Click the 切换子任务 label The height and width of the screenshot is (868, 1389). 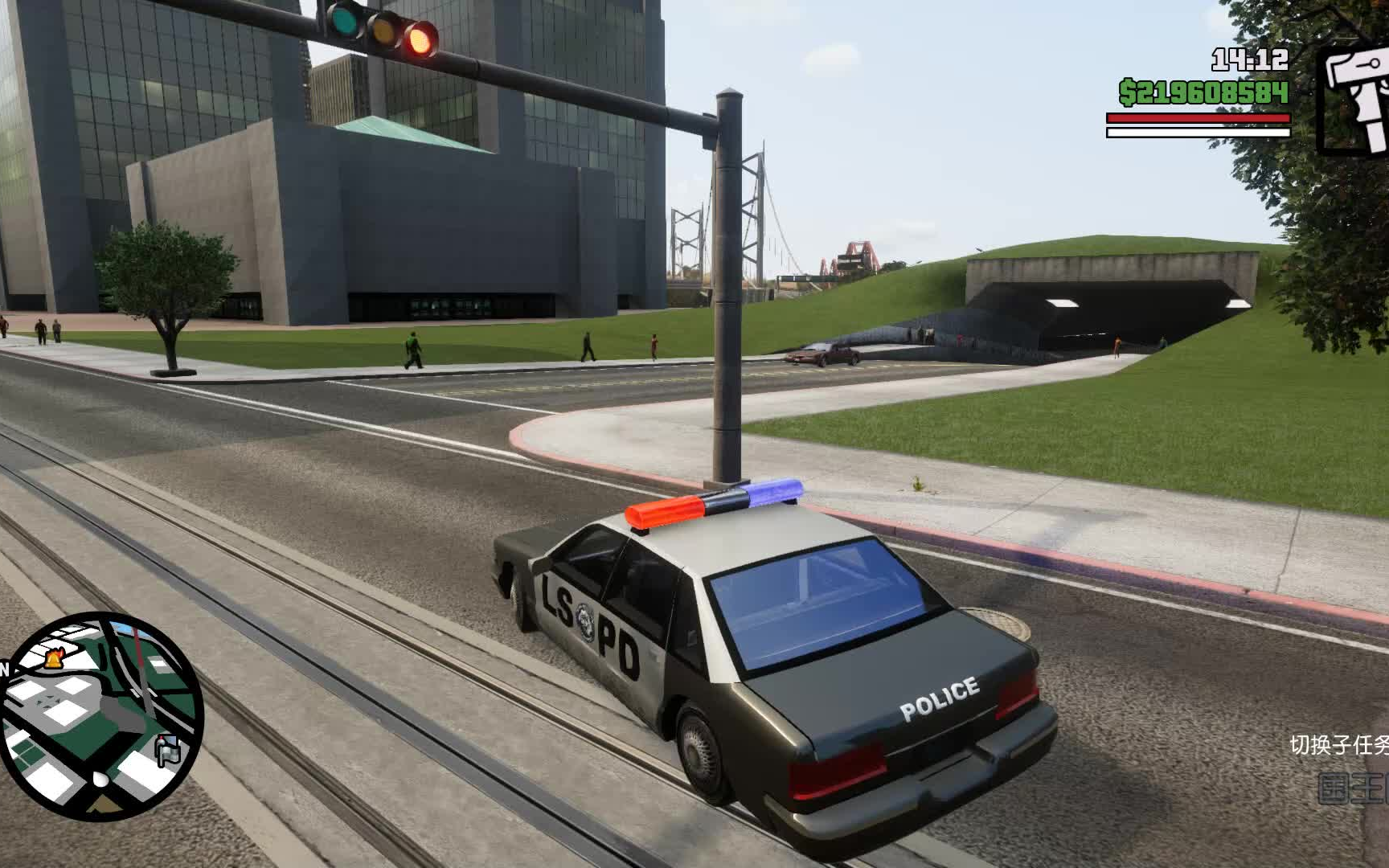pyautogui.click(x=1338, y=745)
